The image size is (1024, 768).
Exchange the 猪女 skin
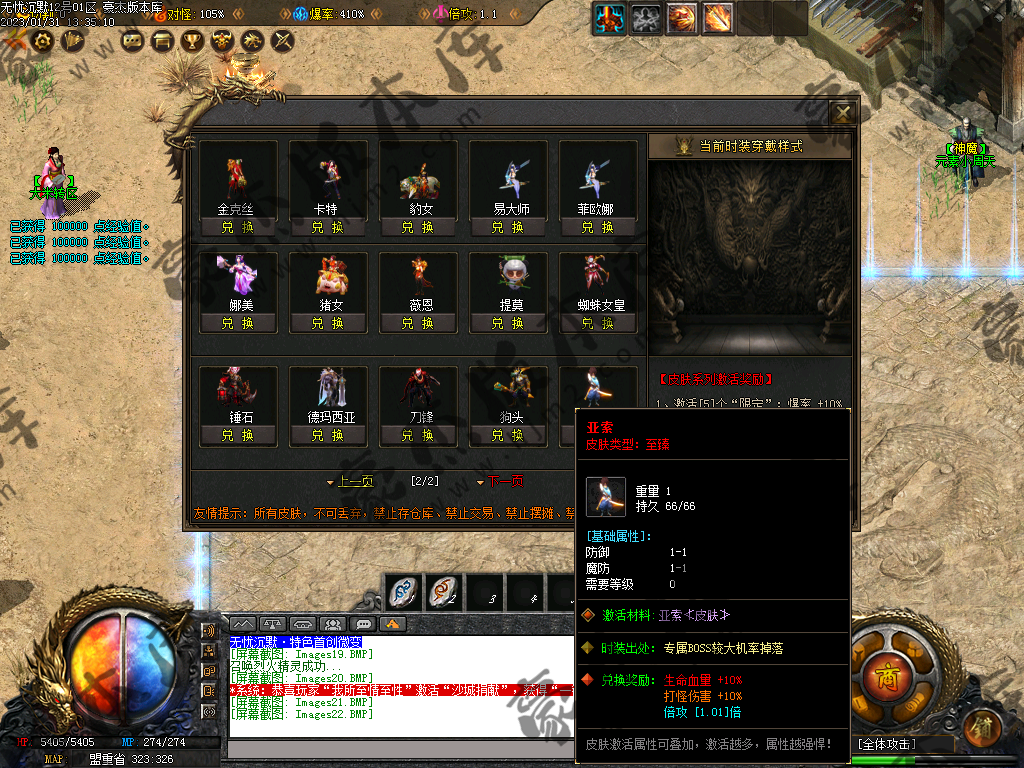coord(327,323)
